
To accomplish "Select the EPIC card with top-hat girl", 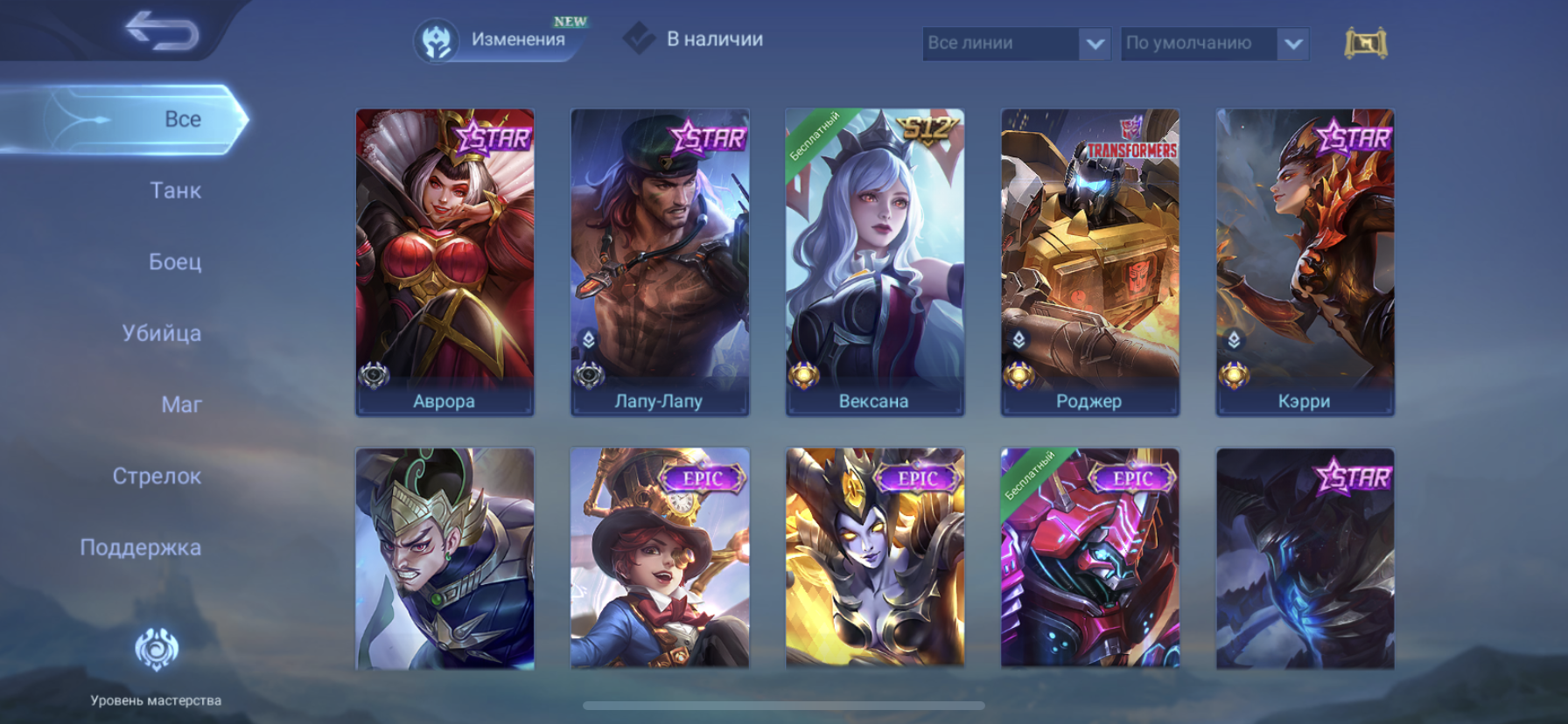I will click(x=660, y=559).
